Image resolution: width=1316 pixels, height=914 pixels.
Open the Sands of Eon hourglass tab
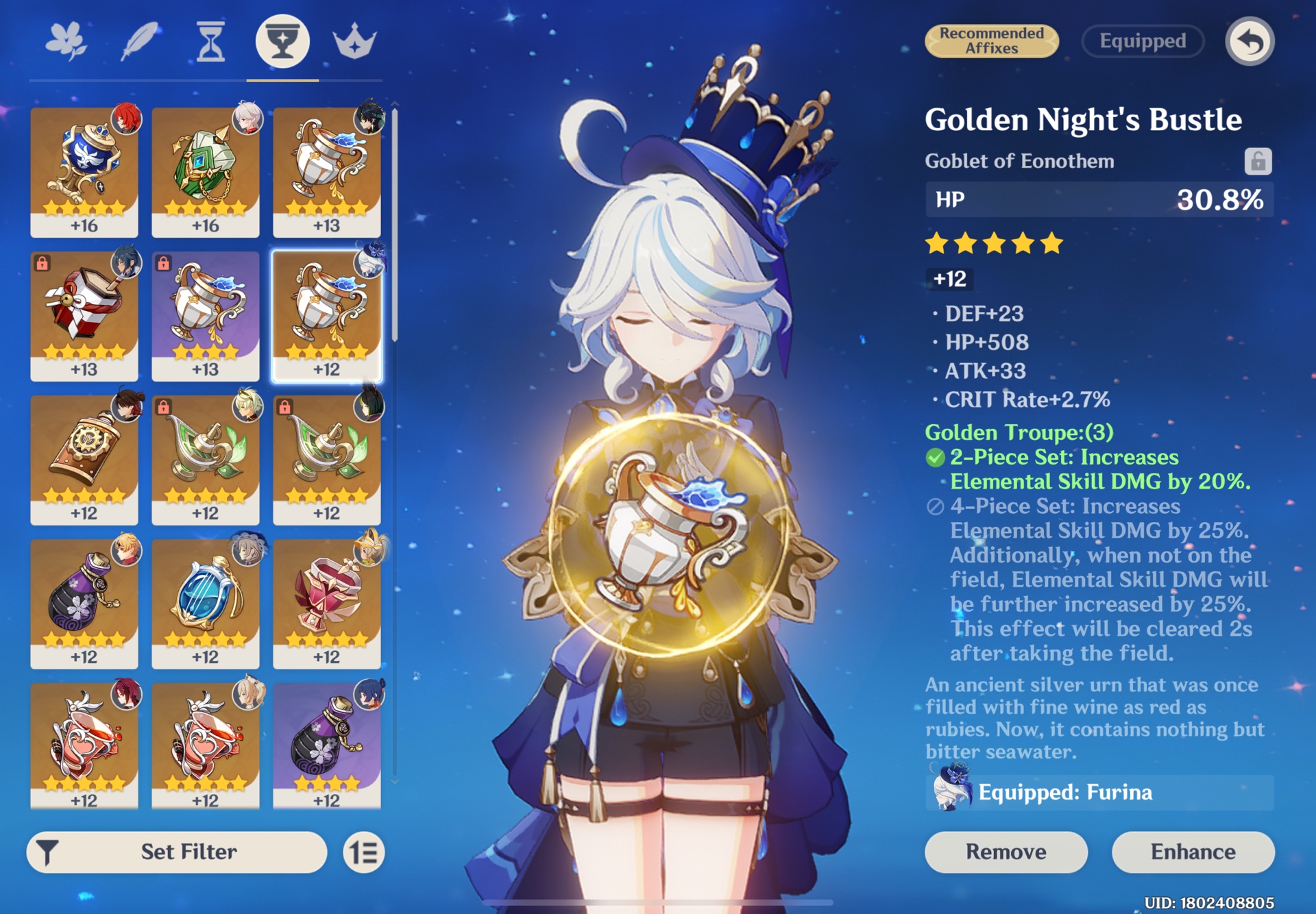coord(210,41)
